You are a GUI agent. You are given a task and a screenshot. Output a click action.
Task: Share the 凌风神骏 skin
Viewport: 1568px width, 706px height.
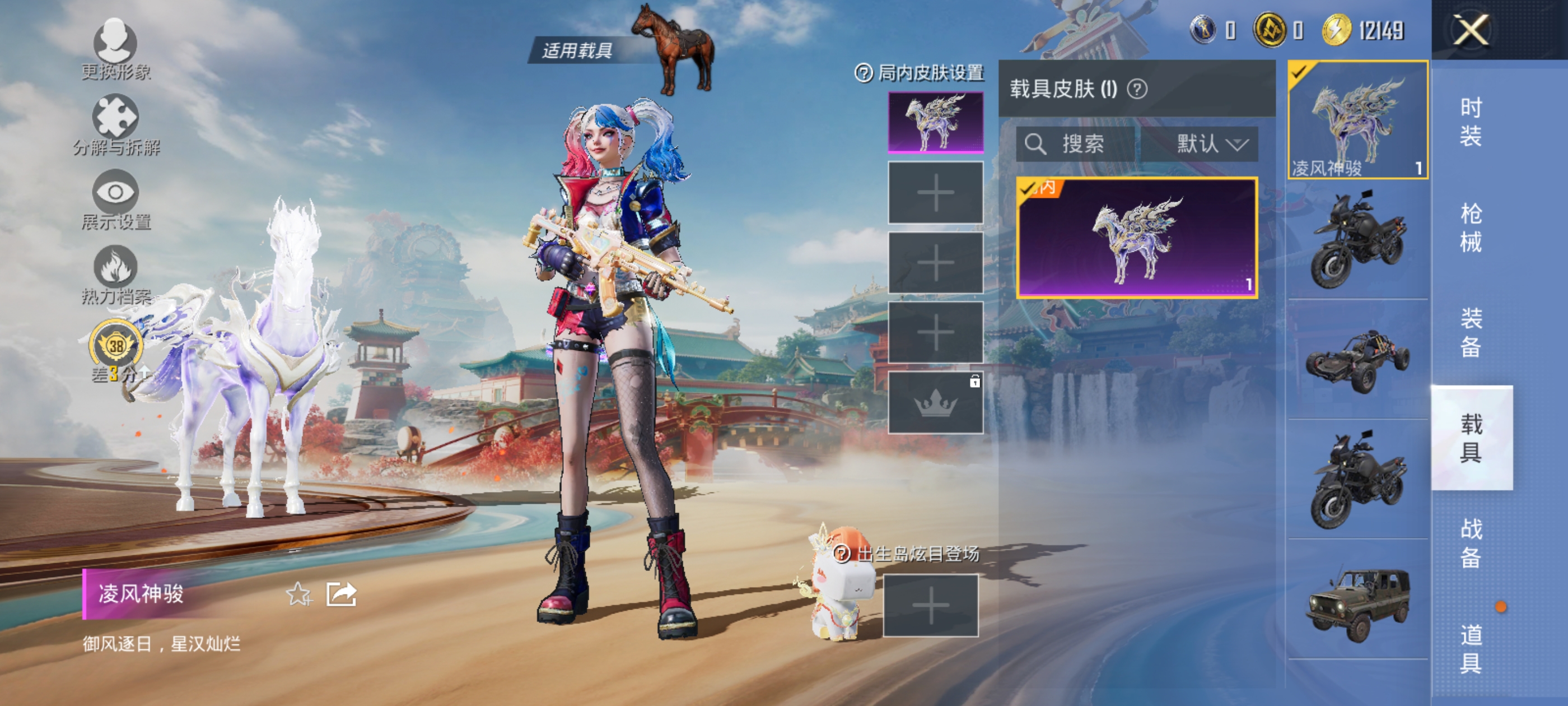pyautogui.click(x=341, y=594)
